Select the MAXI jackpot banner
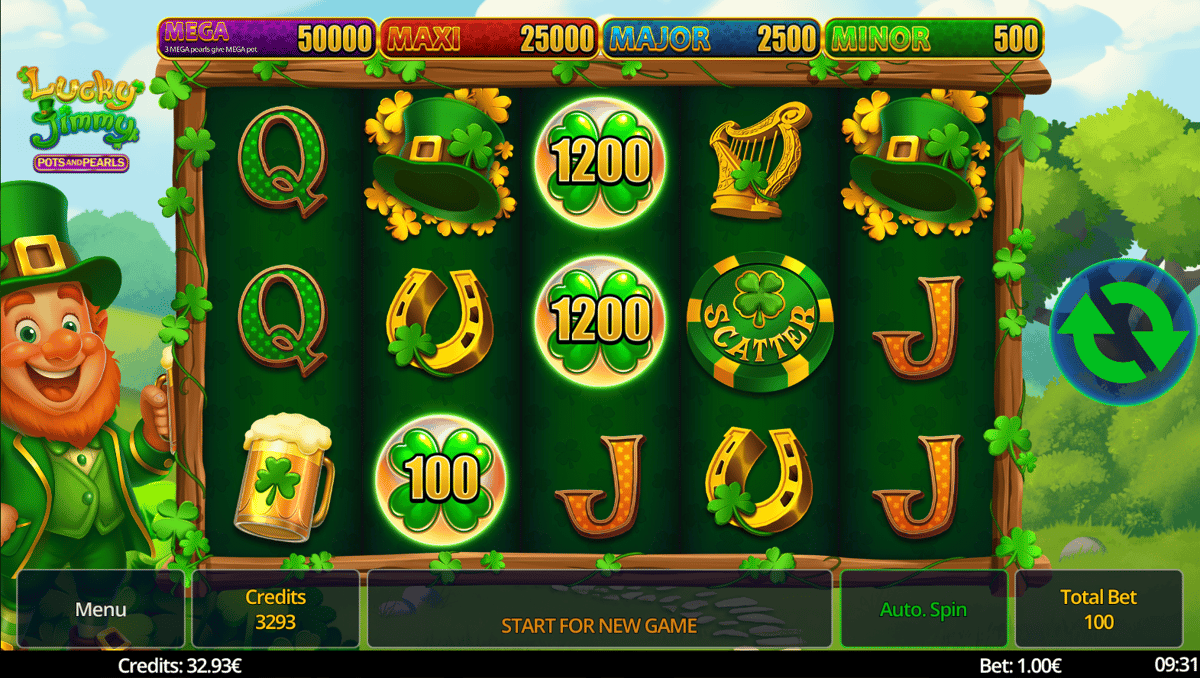This screenshot has height=678, width=1200. pos(489,39)
